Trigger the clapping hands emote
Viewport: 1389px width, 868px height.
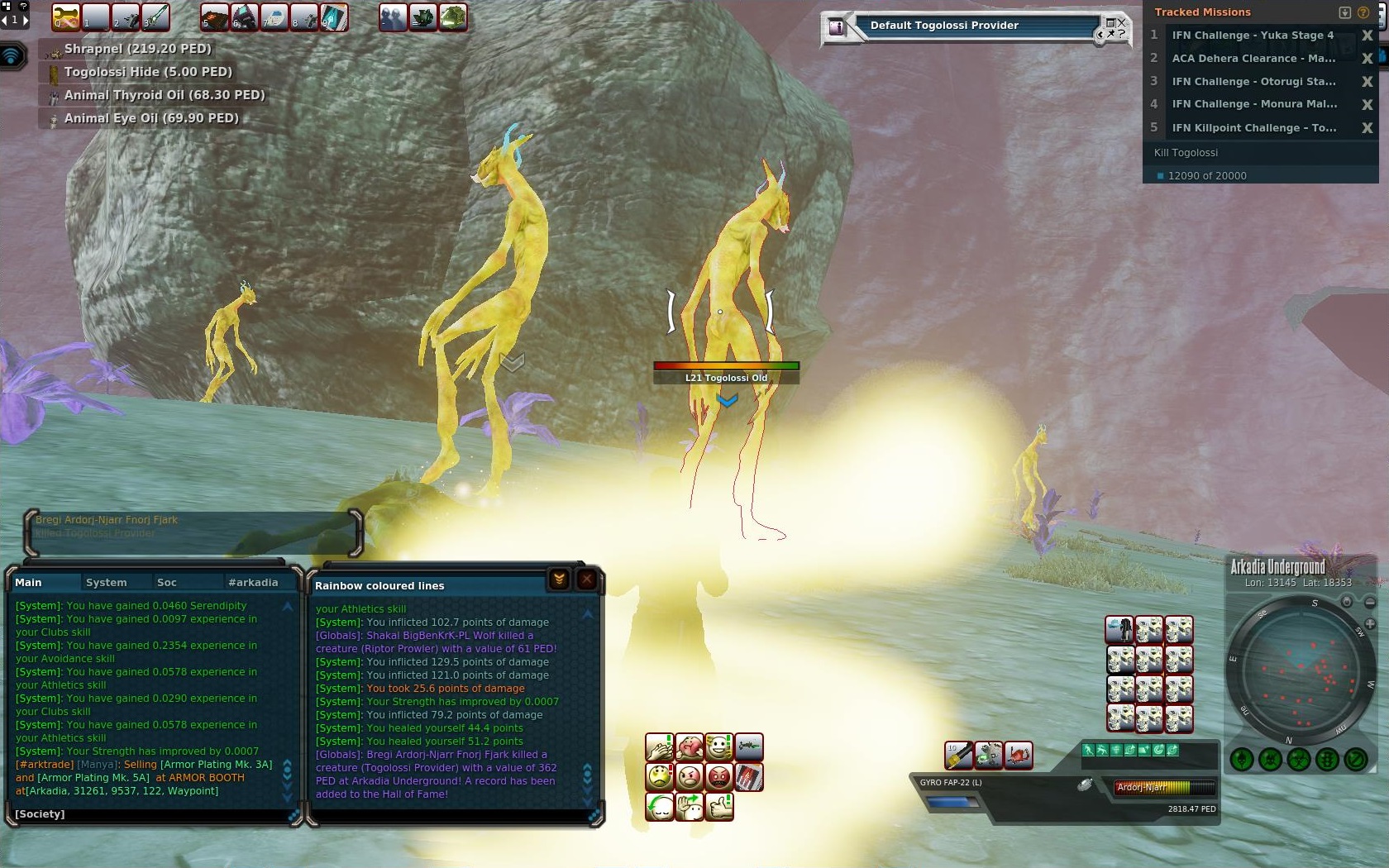click(x=659, y=747)
